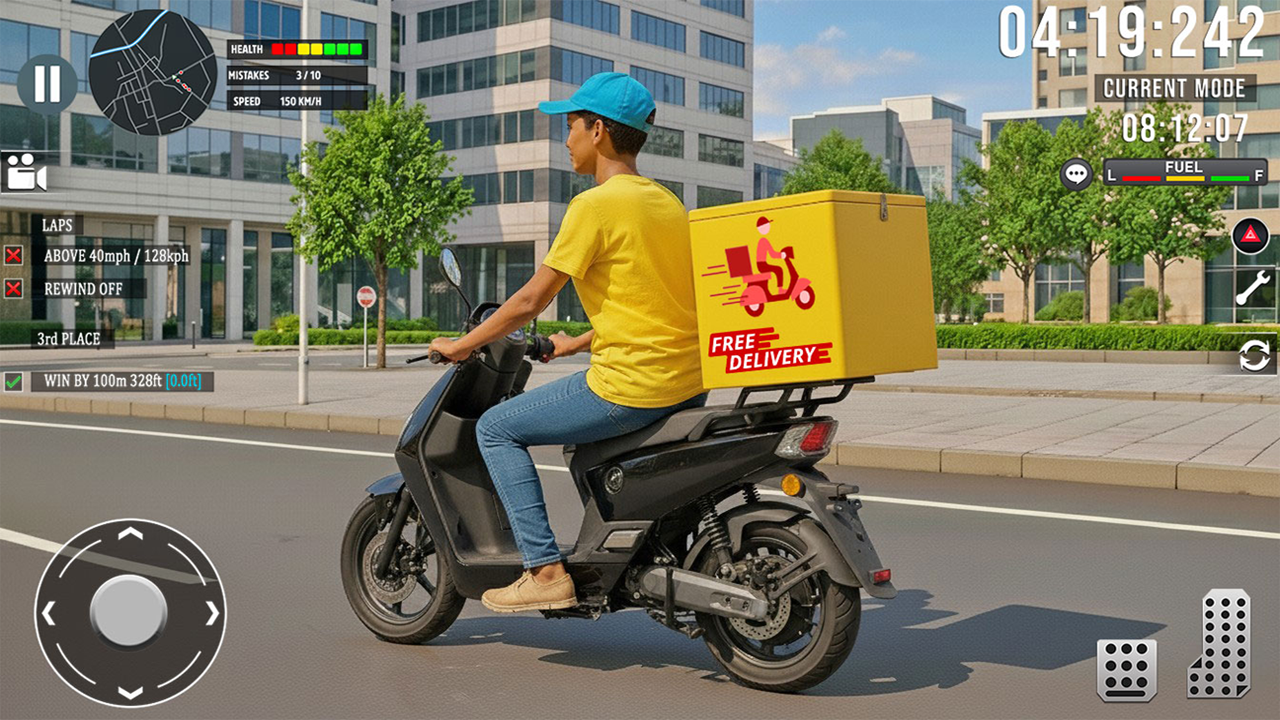Tap the joystick's up arrow
Screen dimensions: 1280x720
130,533
